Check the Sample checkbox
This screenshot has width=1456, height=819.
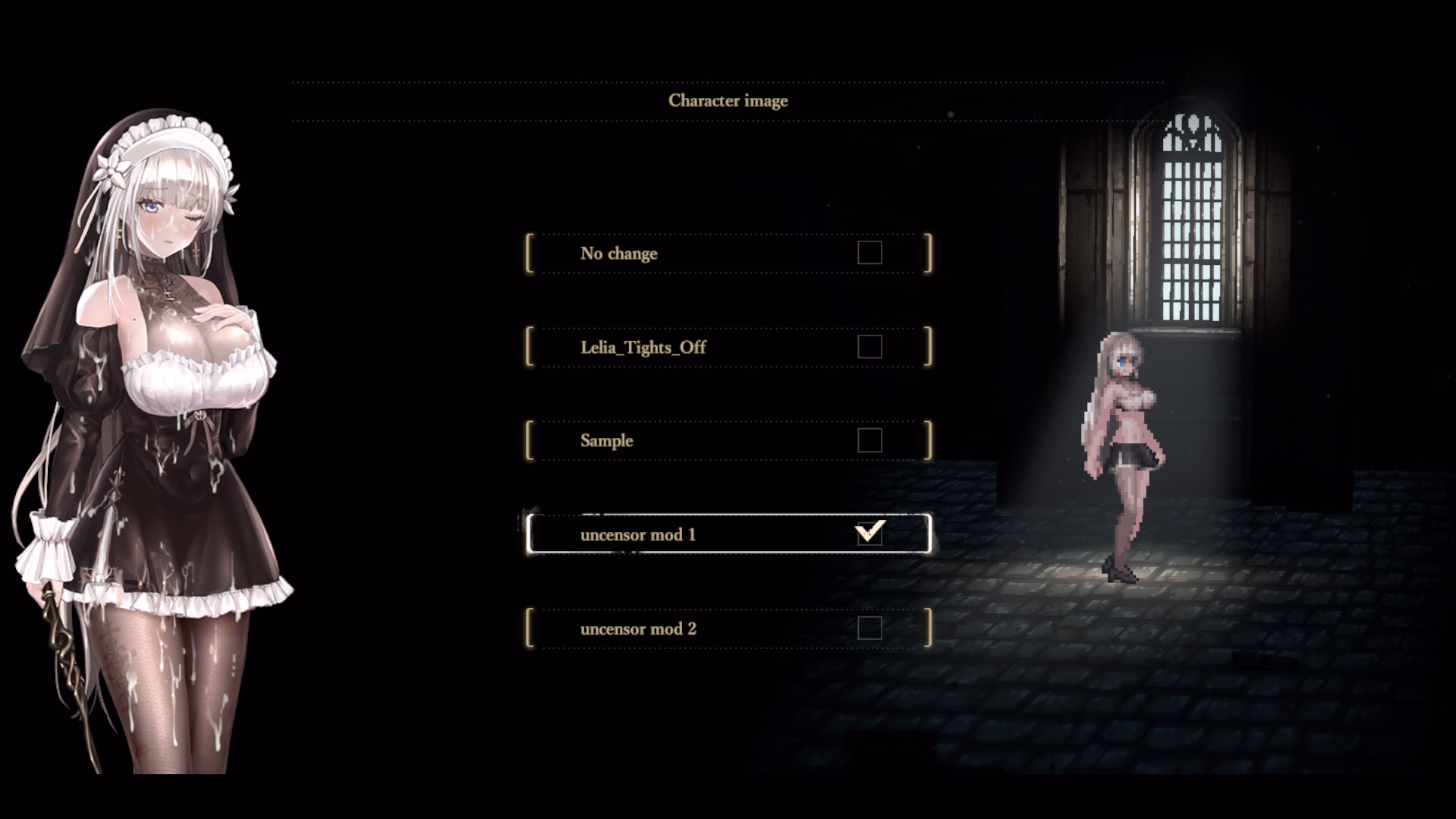tap(870, 440)
